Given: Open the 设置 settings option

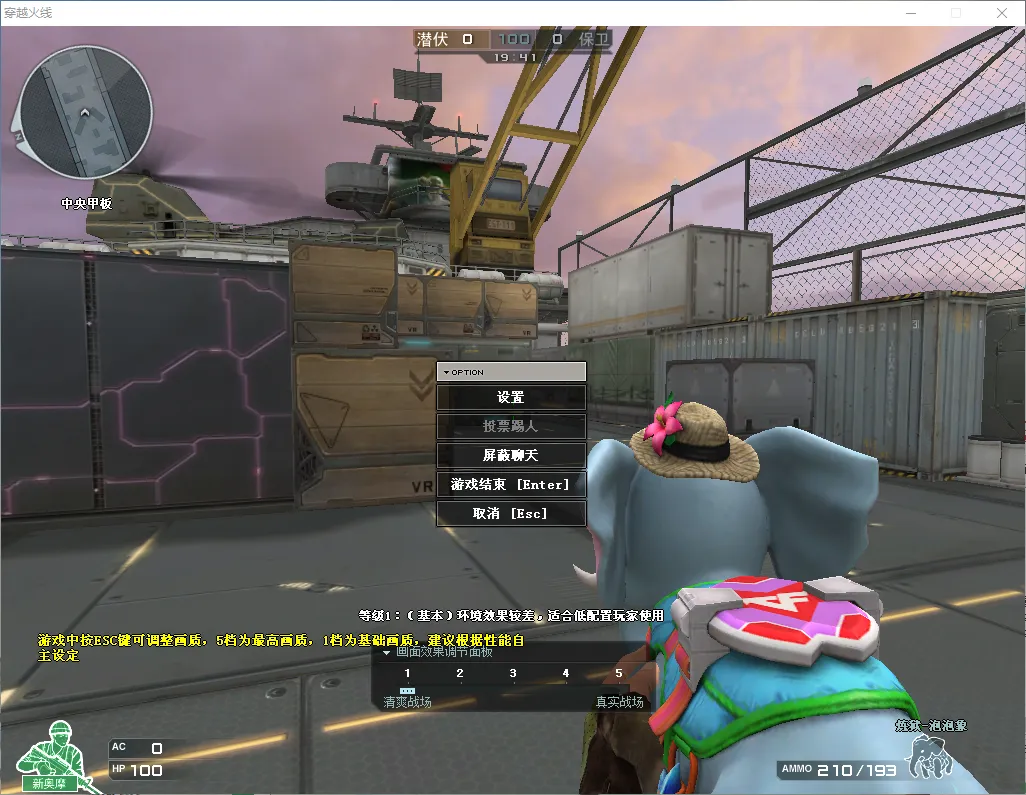Looking at the screenshot, I should 511,398.
